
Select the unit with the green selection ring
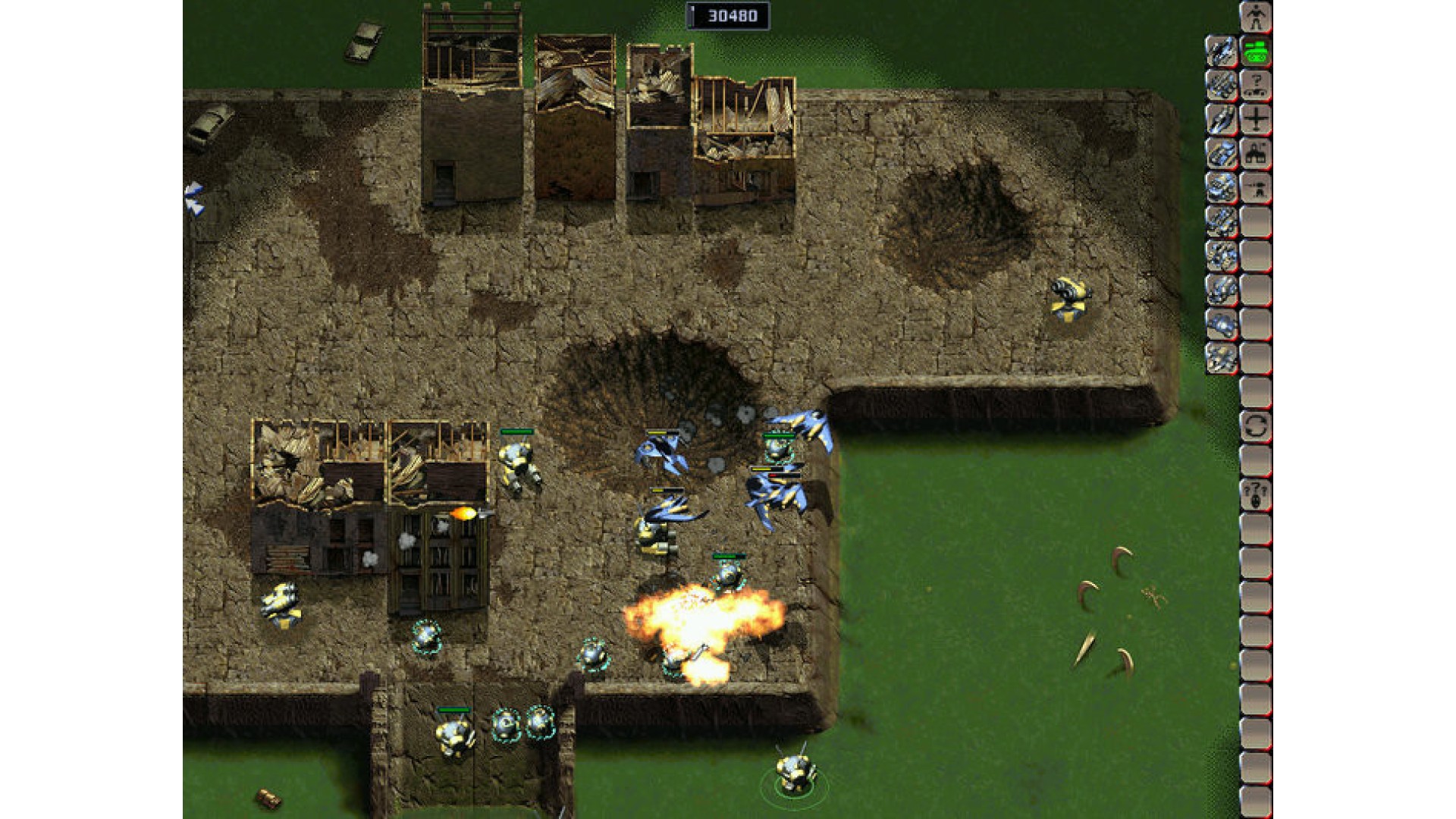click(x=794, y=773)
